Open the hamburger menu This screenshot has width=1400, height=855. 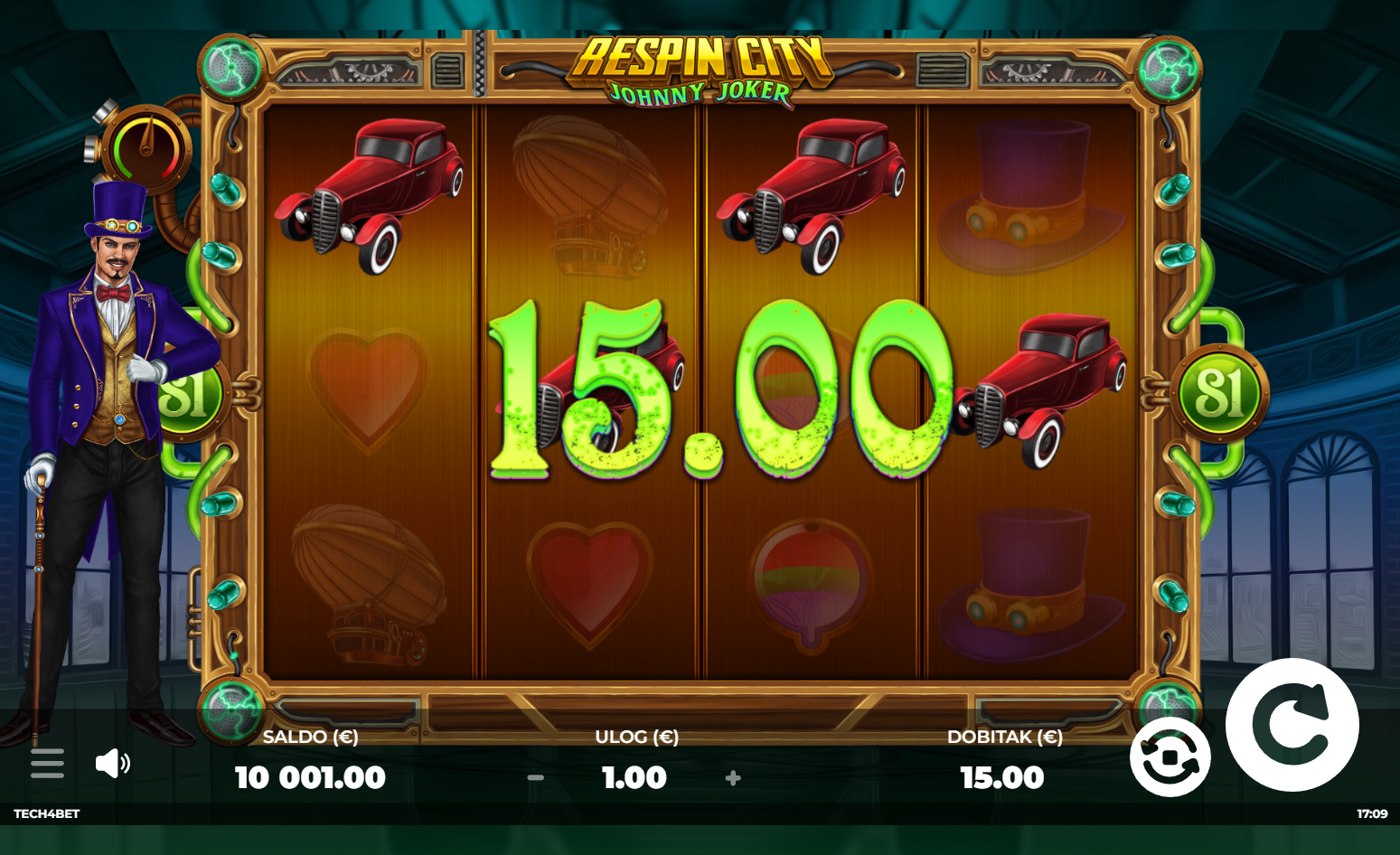[47, 763]
